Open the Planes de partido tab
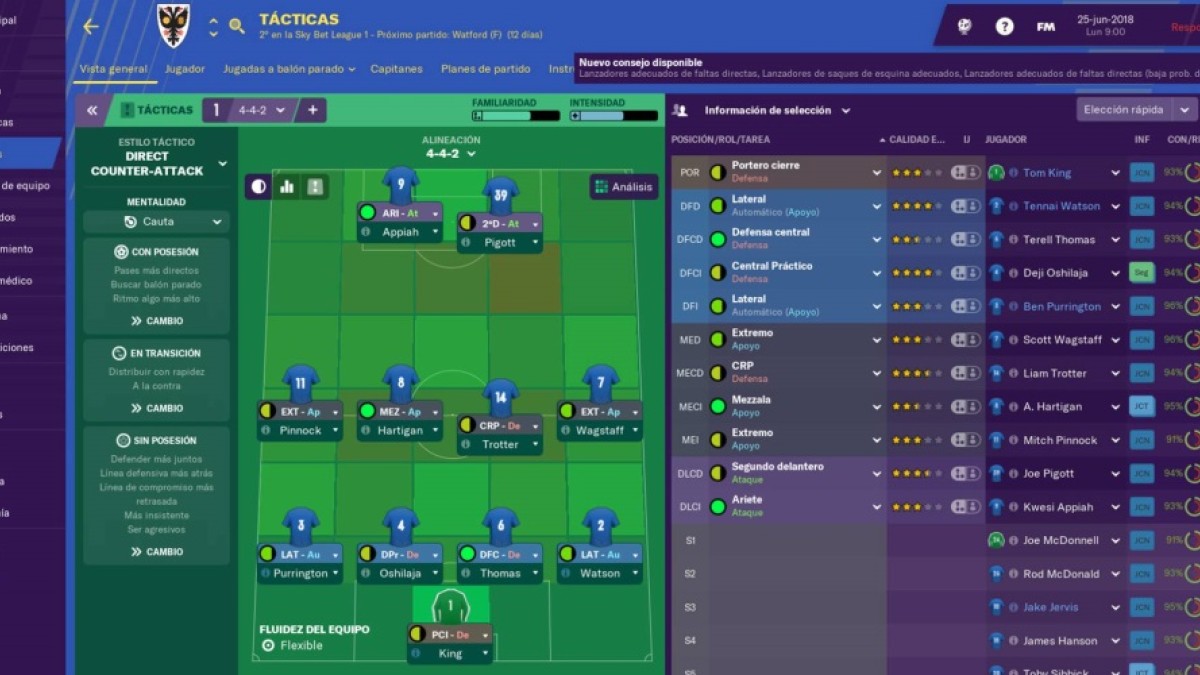 pyautogui.click(x=485, y=69)
